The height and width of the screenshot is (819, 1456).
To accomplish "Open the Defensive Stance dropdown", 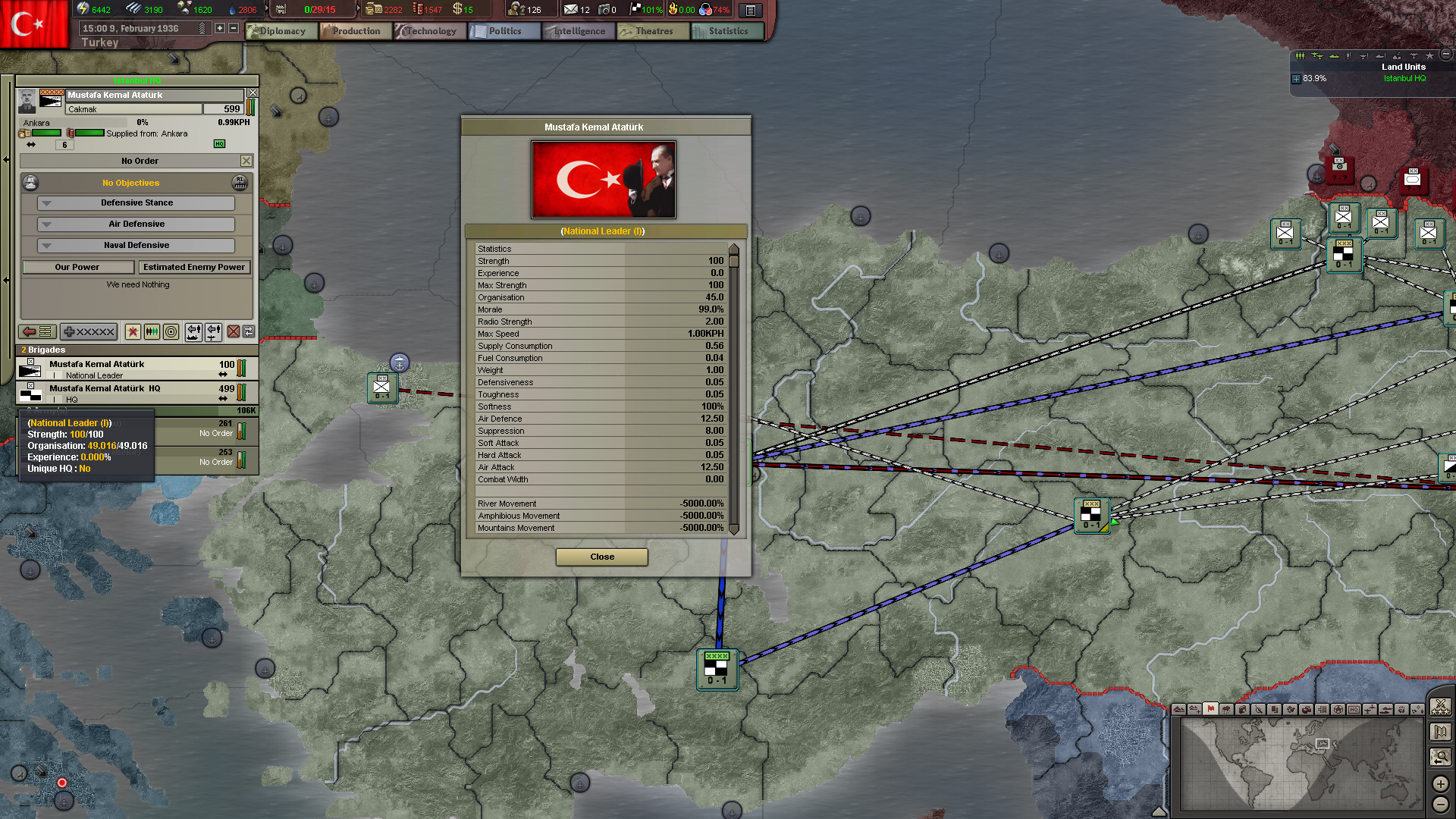I will [135, 202].
